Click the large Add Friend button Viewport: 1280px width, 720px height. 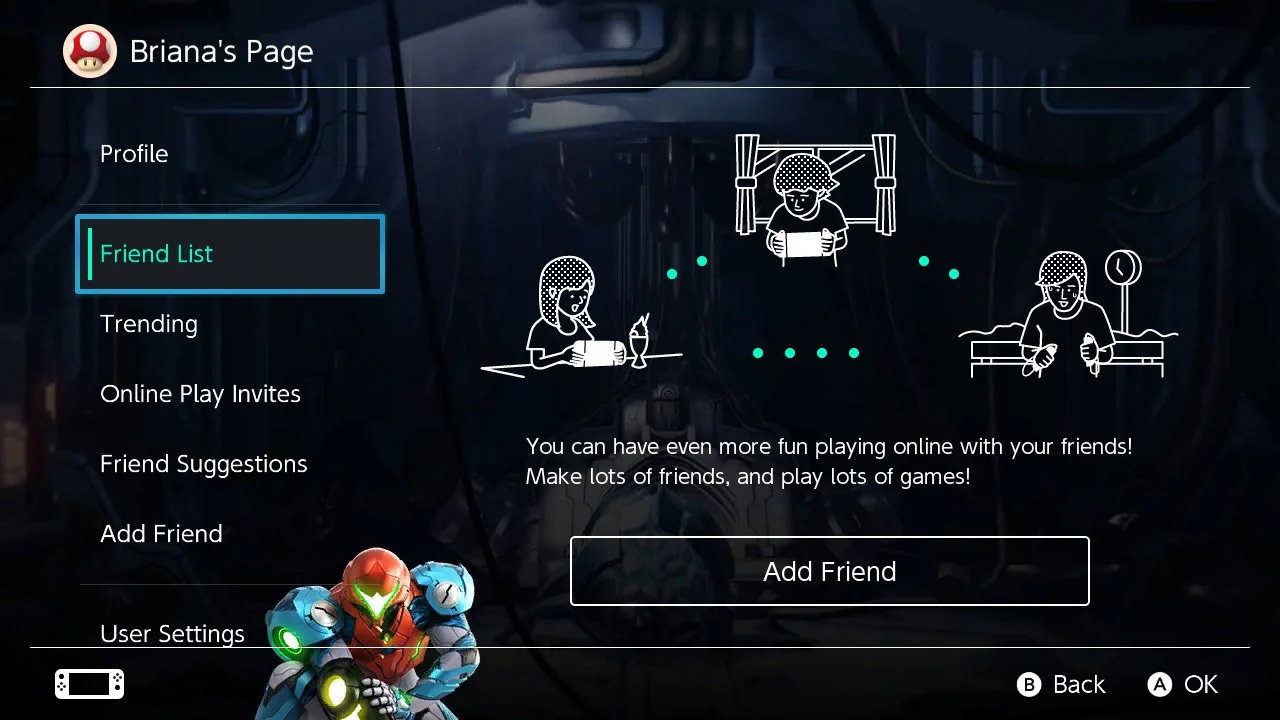[x=829, y=571]
